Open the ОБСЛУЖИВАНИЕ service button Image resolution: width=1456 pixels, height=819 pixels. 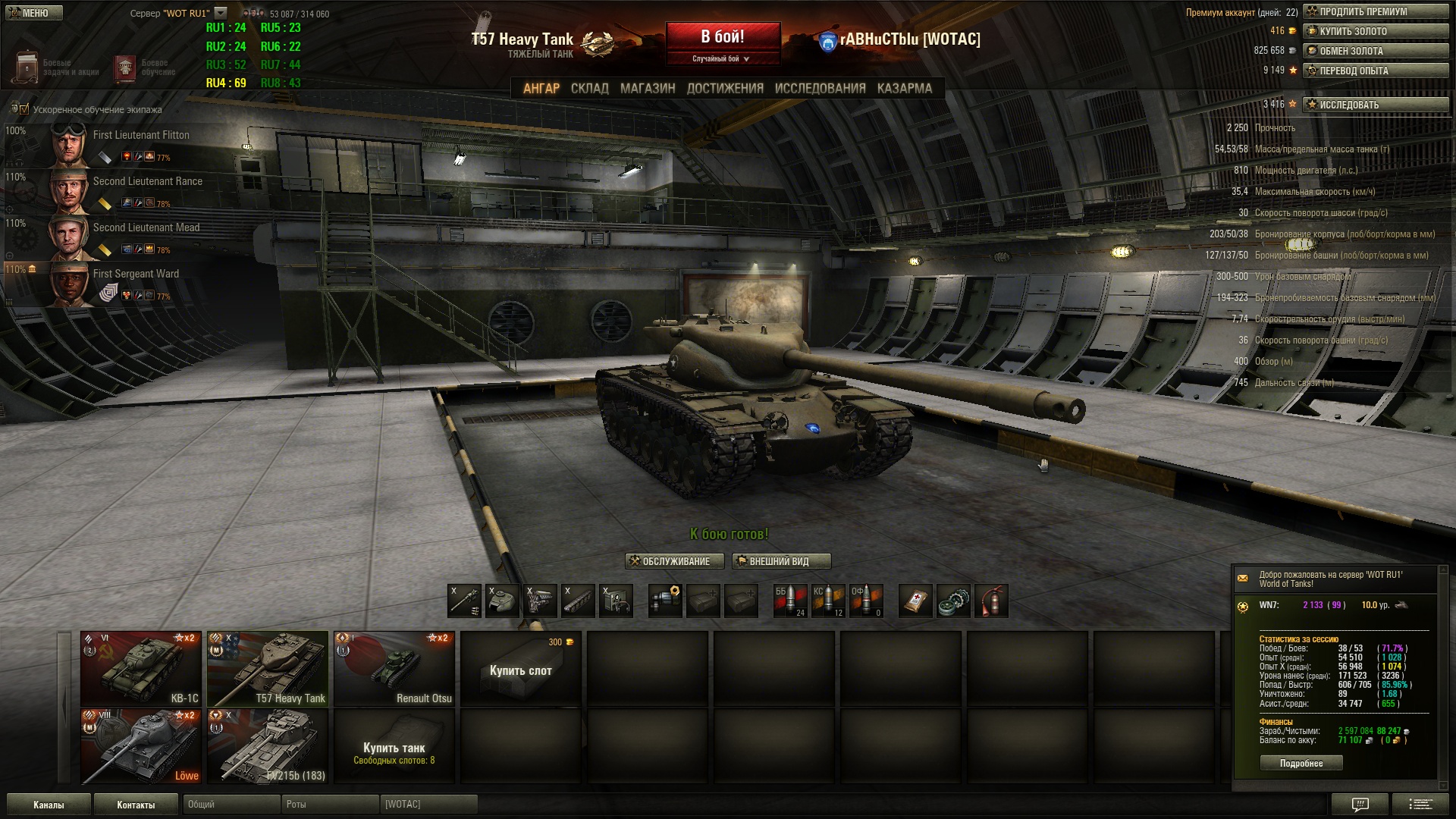670,562
